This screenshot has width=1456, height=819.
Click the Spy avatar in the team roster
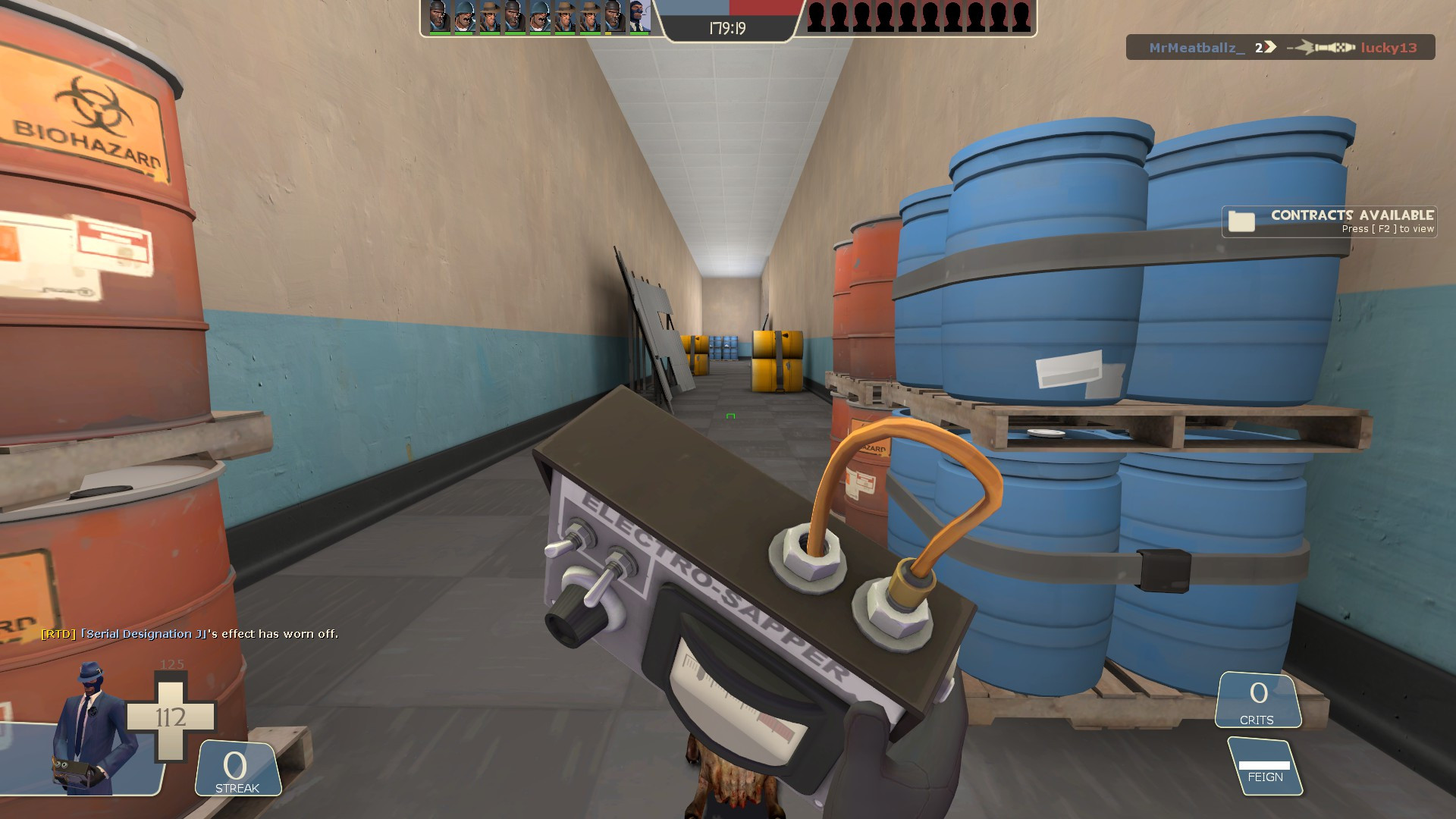639,17
